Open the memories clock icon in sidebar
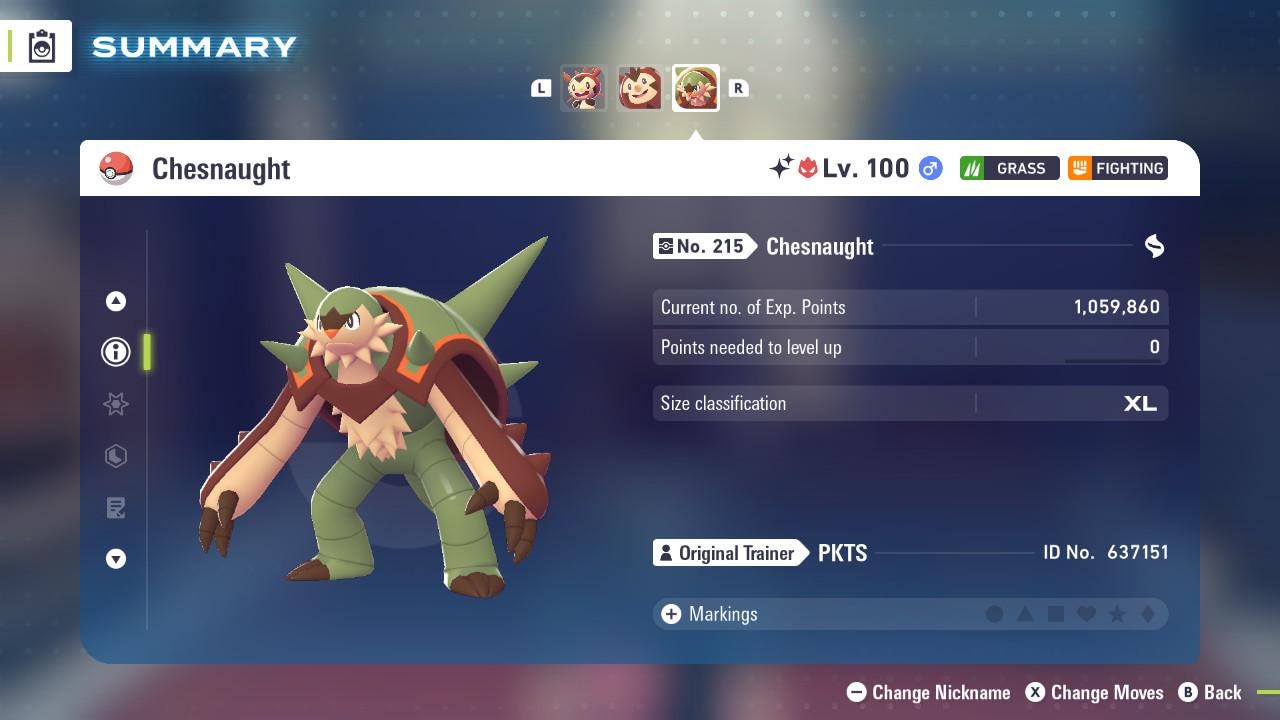Viewport: 1280px width, 720px height. 116,456
